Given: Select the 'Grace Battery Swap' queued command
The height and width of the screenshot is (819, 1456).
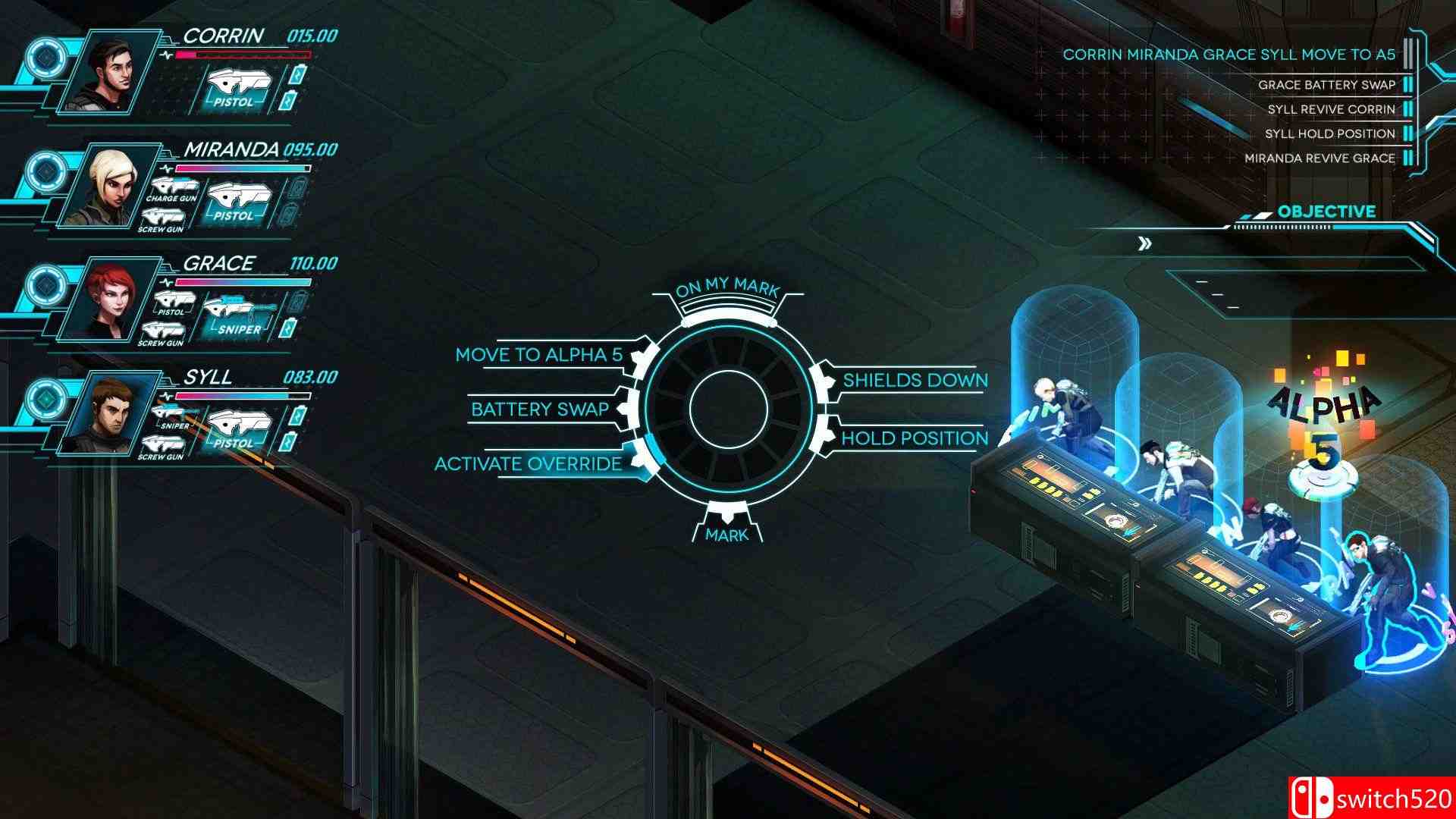Looking at the screenshot, I should (1326, 86).
